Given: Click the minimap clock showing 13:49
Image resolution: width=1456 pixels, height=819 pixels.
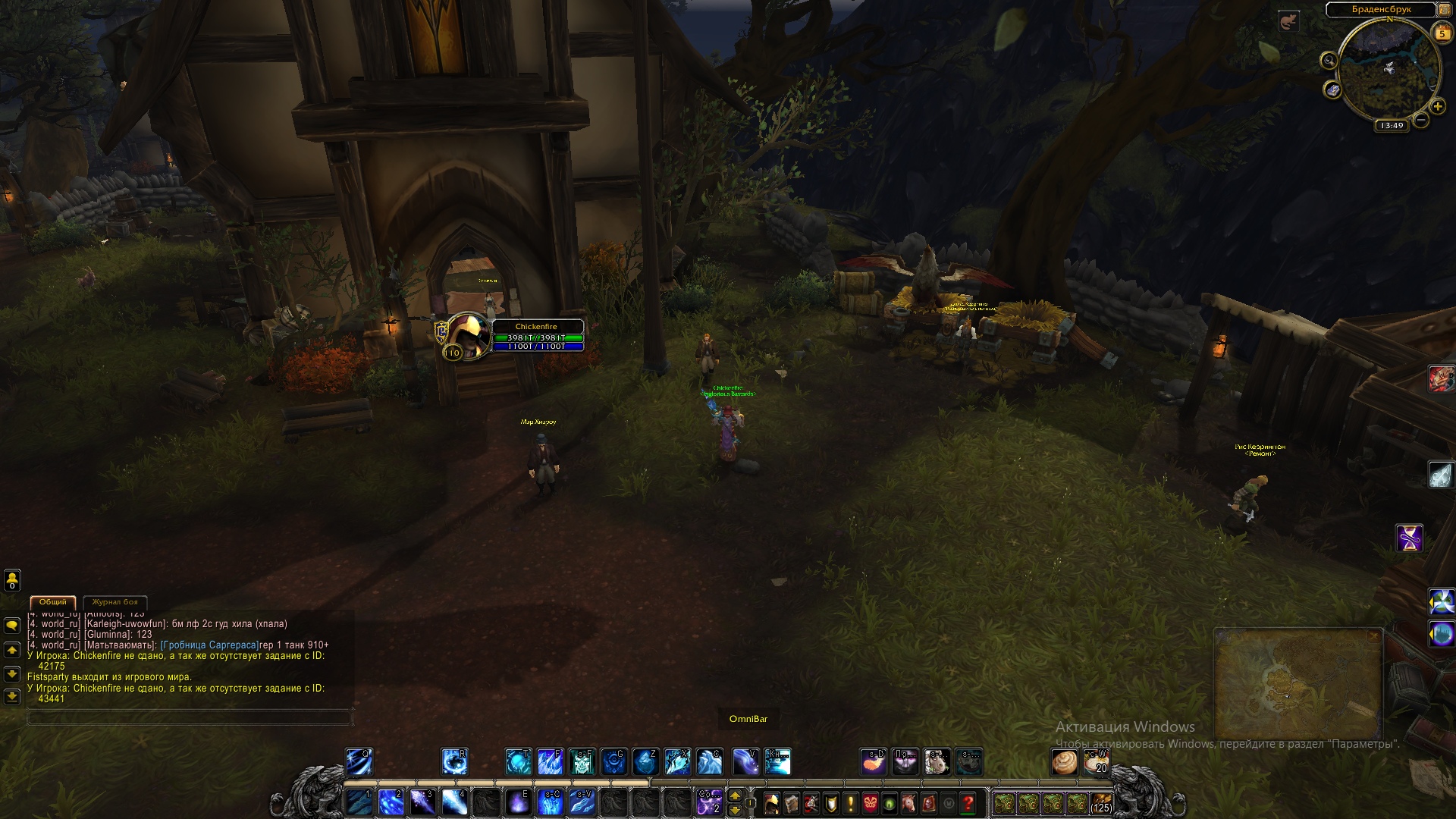Looking at the screenshot, I should coord(1392,126).
